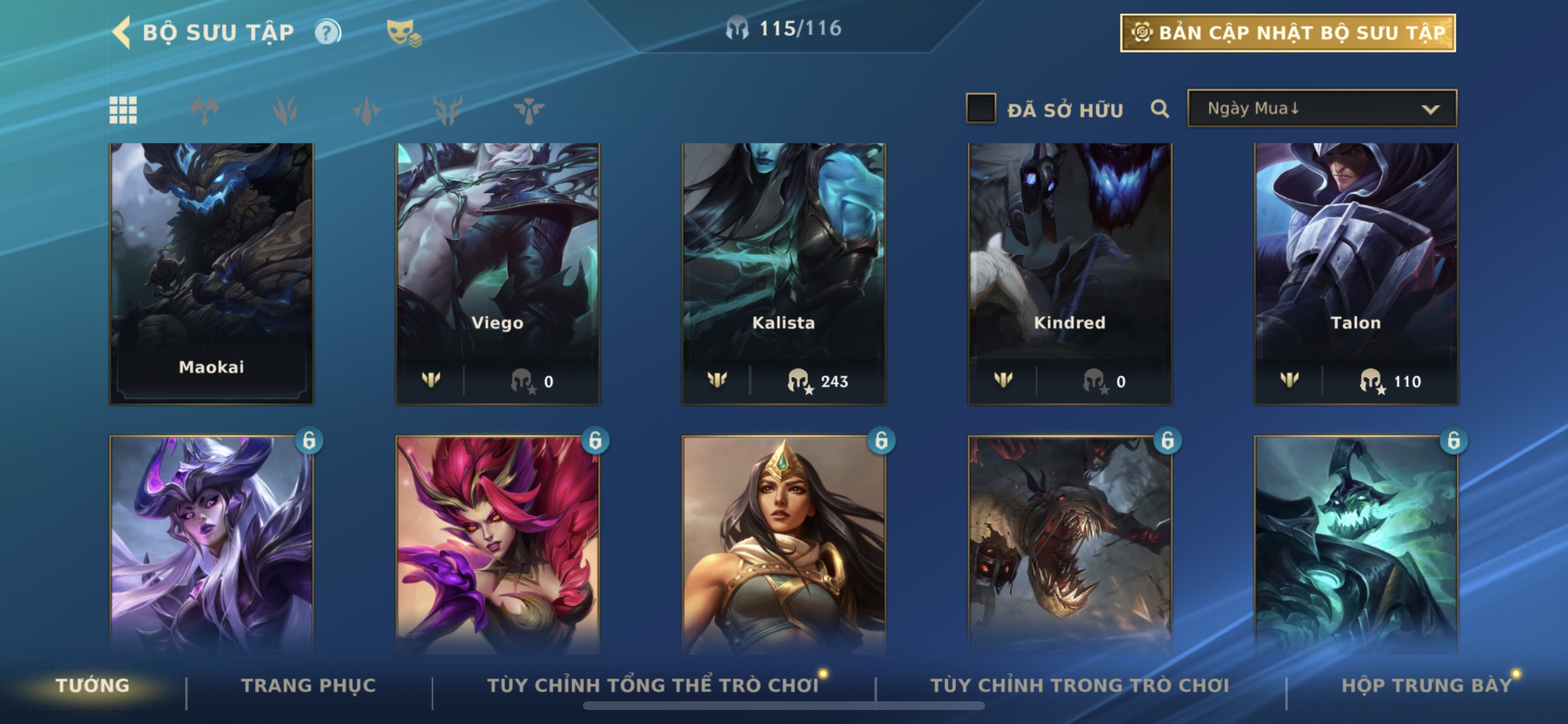Image resolution: width=1568 pixels, height=724 pixels.
Task: Open Tùy Chỉnh Tổng Thể Trò Chơi tab
Action: click(x=653, y=686)
